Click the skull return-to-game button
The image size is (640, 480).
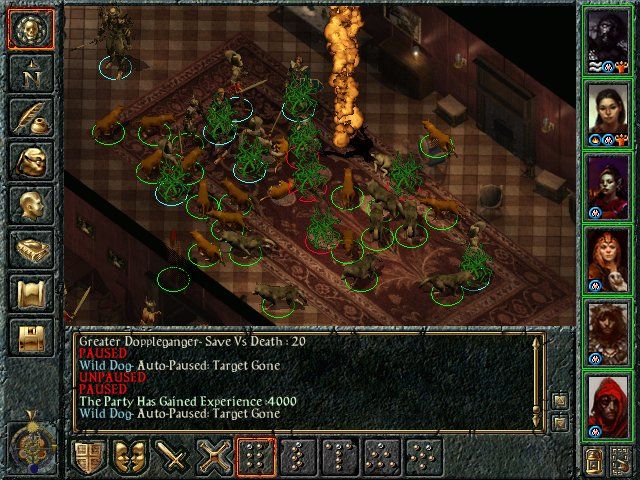pos(28,30)
